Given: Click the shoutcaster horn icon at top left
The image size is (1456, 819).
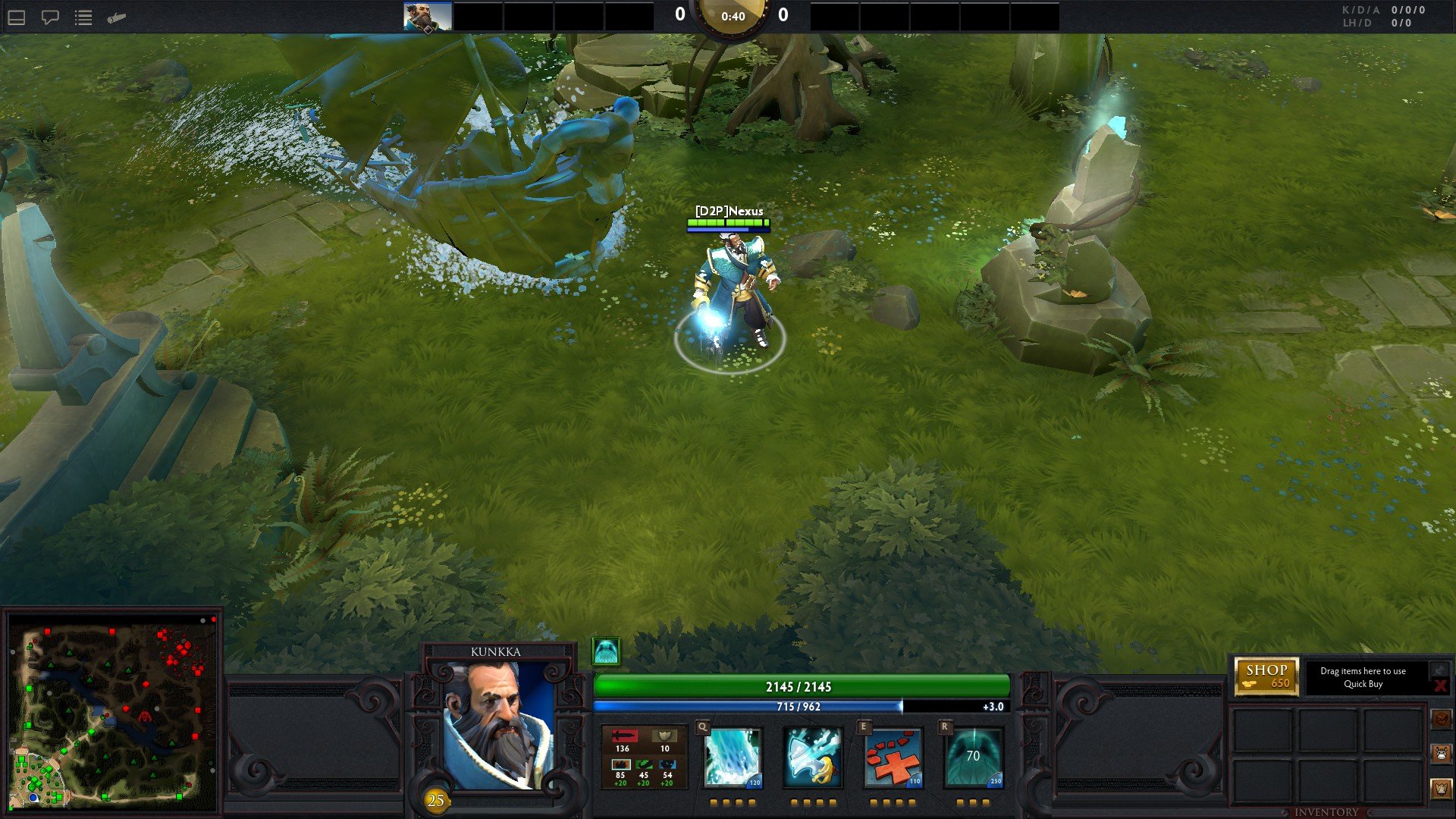Looking at the screenshot, I should [115, 17].
